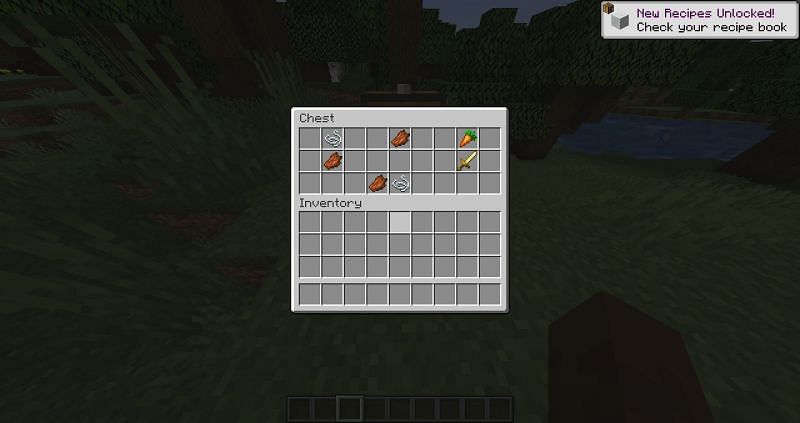Click the highlighted empty inventory slot

(x=400, y=222)
